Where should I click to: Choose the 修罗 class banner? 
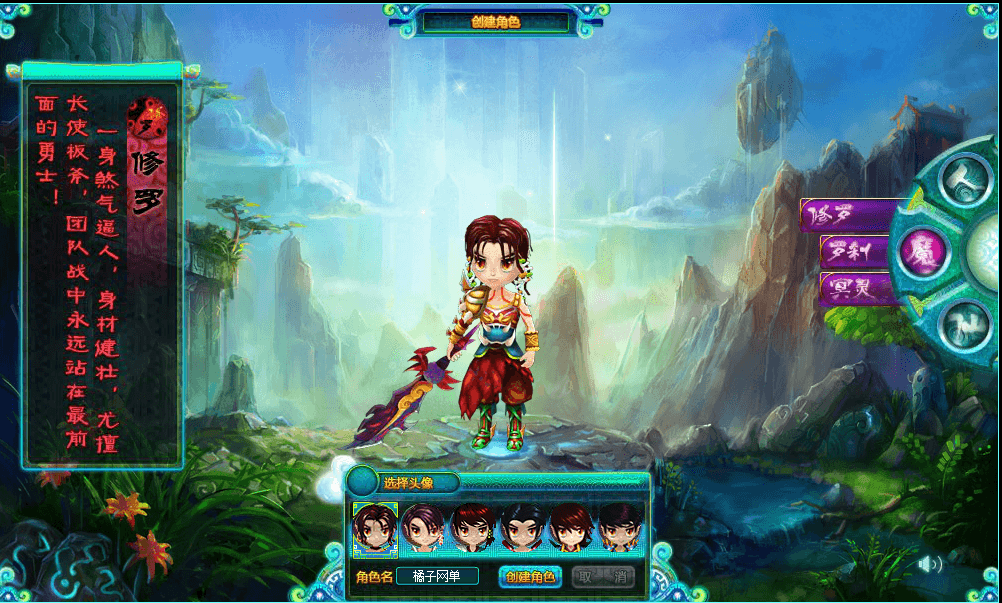(x=846, y=215)
